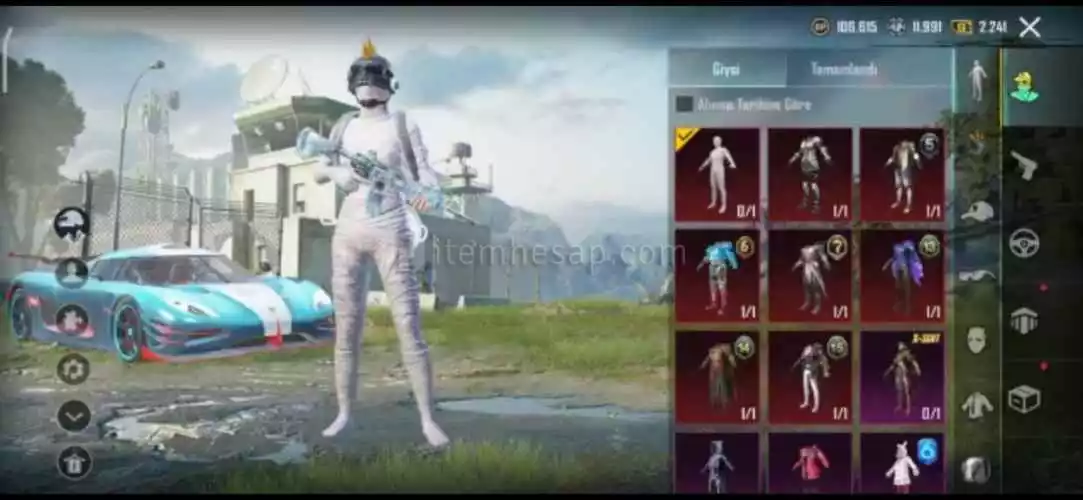The height and width of the screenshot is (500, 1083).
Task: Select the blue-winged outfit with badge 6
Action: (716, 276)
